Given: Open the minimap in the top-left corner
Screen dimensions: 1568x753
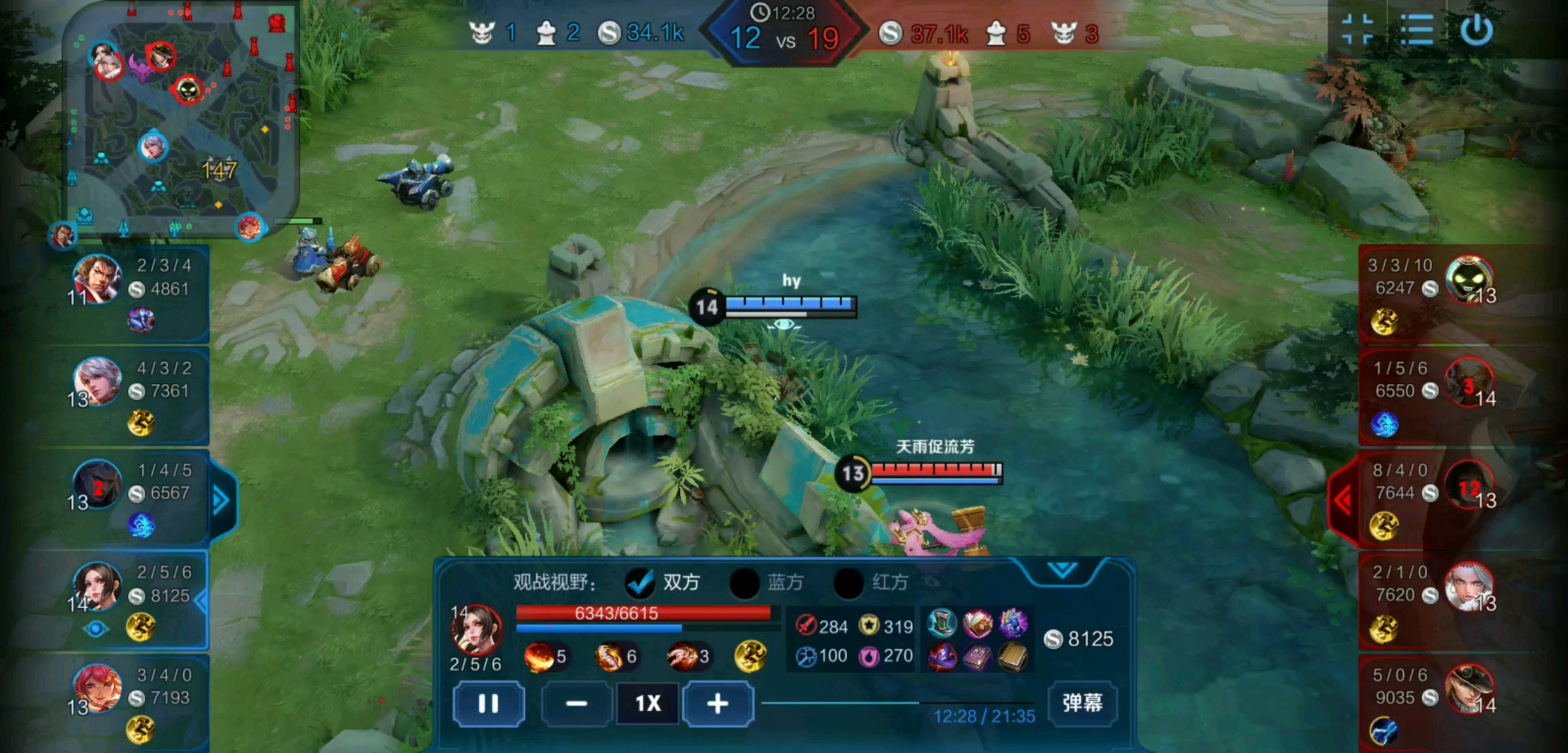Looking at the screenshot, I should [x=181, y=119].
